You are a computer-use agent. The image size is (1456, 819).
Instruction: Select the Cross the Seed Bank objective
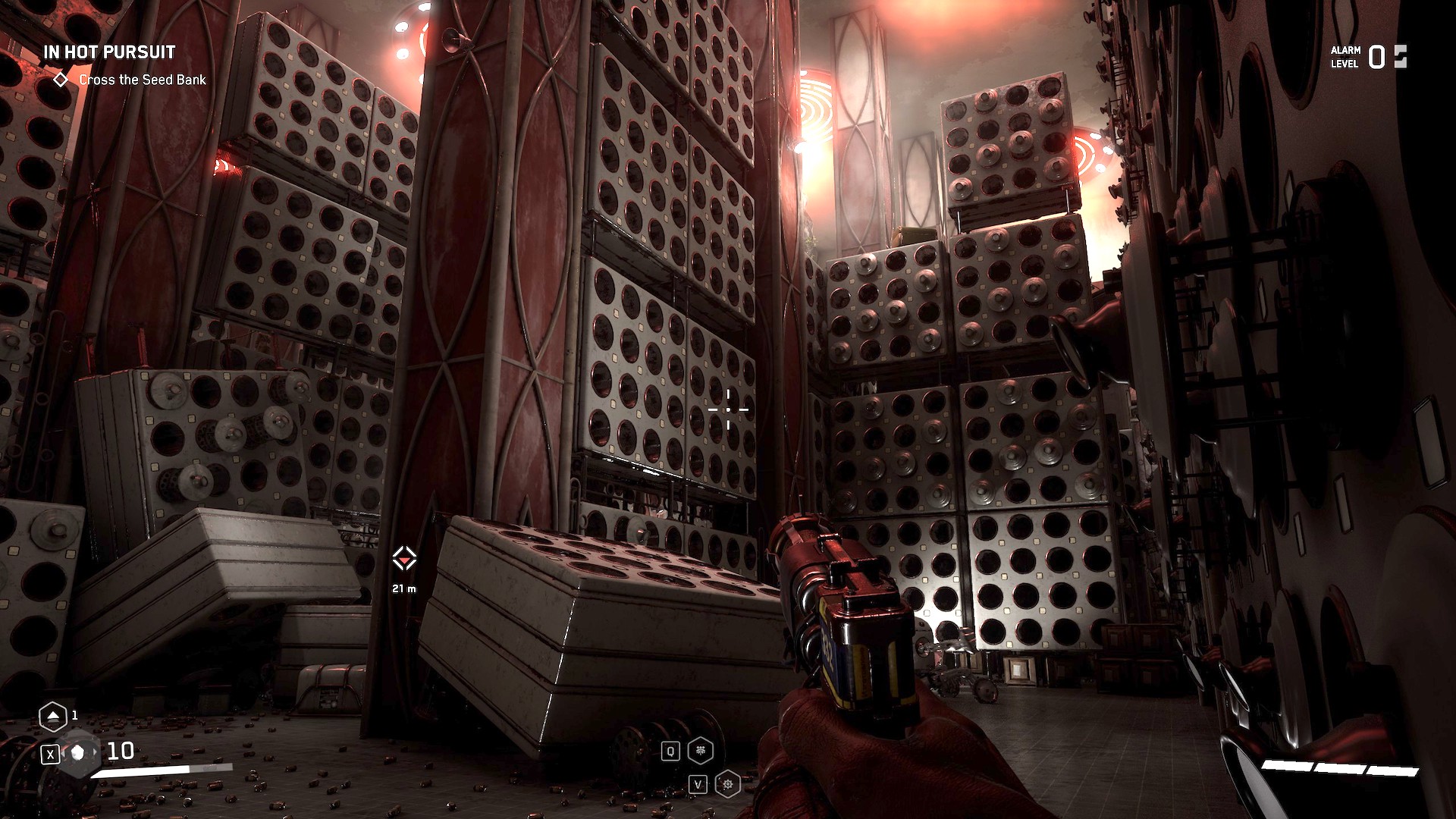pos(142,80)
